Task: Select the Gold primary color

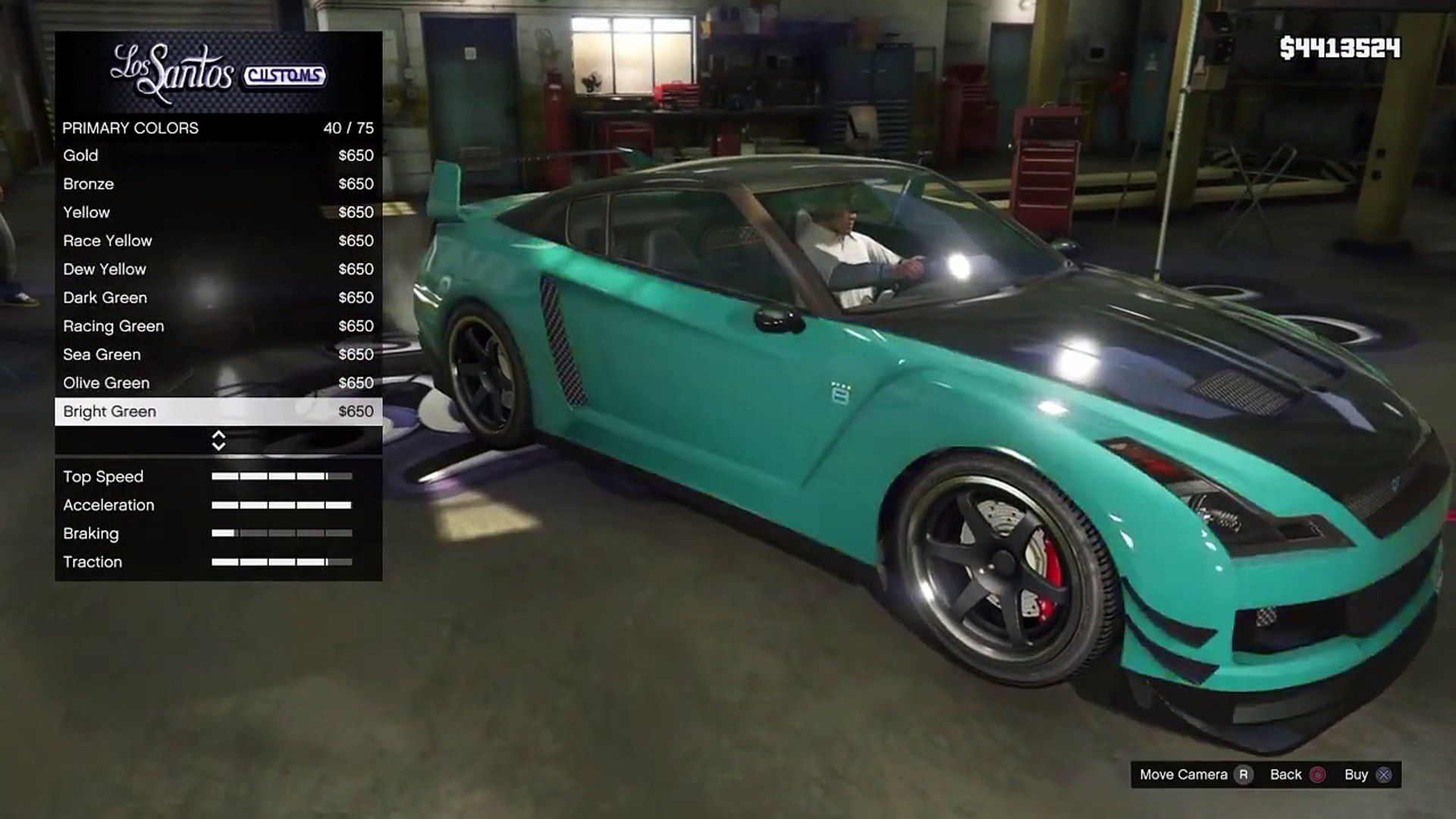Action: pyautogui.click(x=218, y=155)
